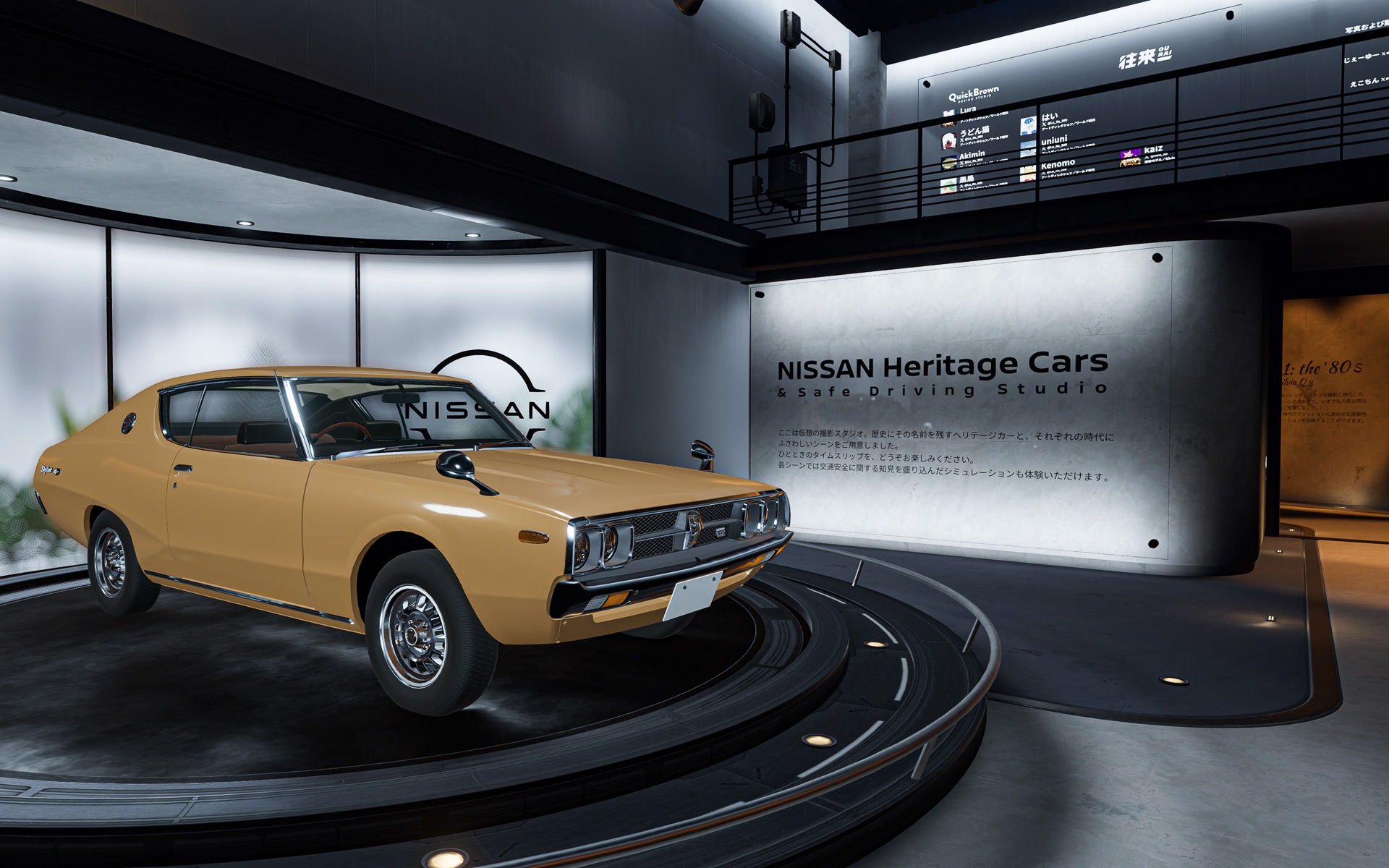The width and height of the screenshot is (1389, 868).
Task: Click 黒鳥's avatar icon on the credits board
Action: (948, 187)
